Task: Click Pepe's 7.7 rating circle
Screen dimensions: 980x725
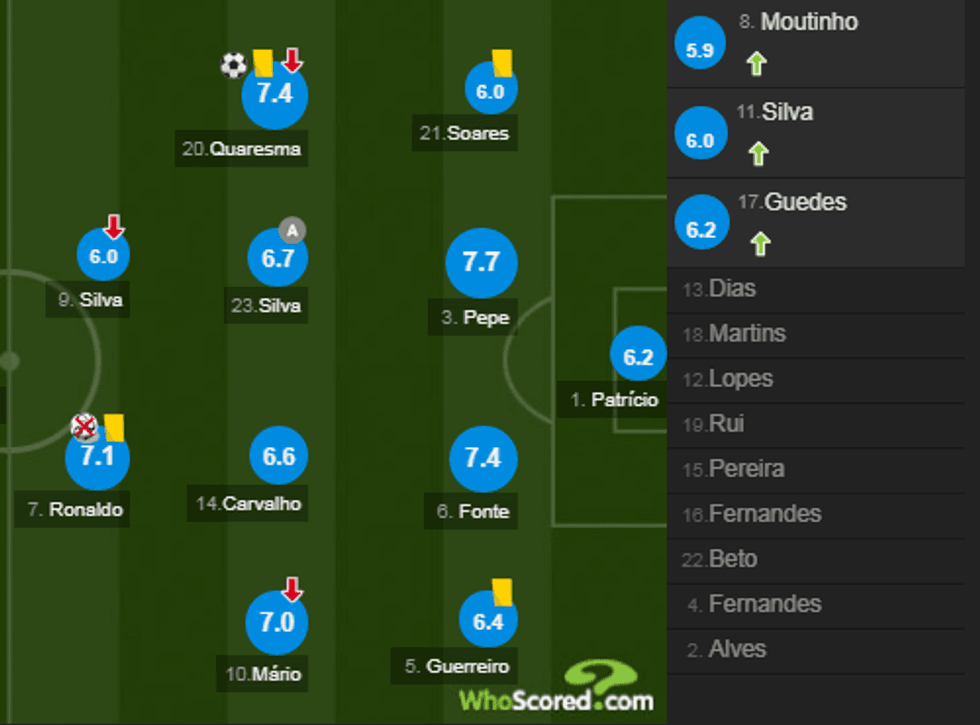Action: 480,263
